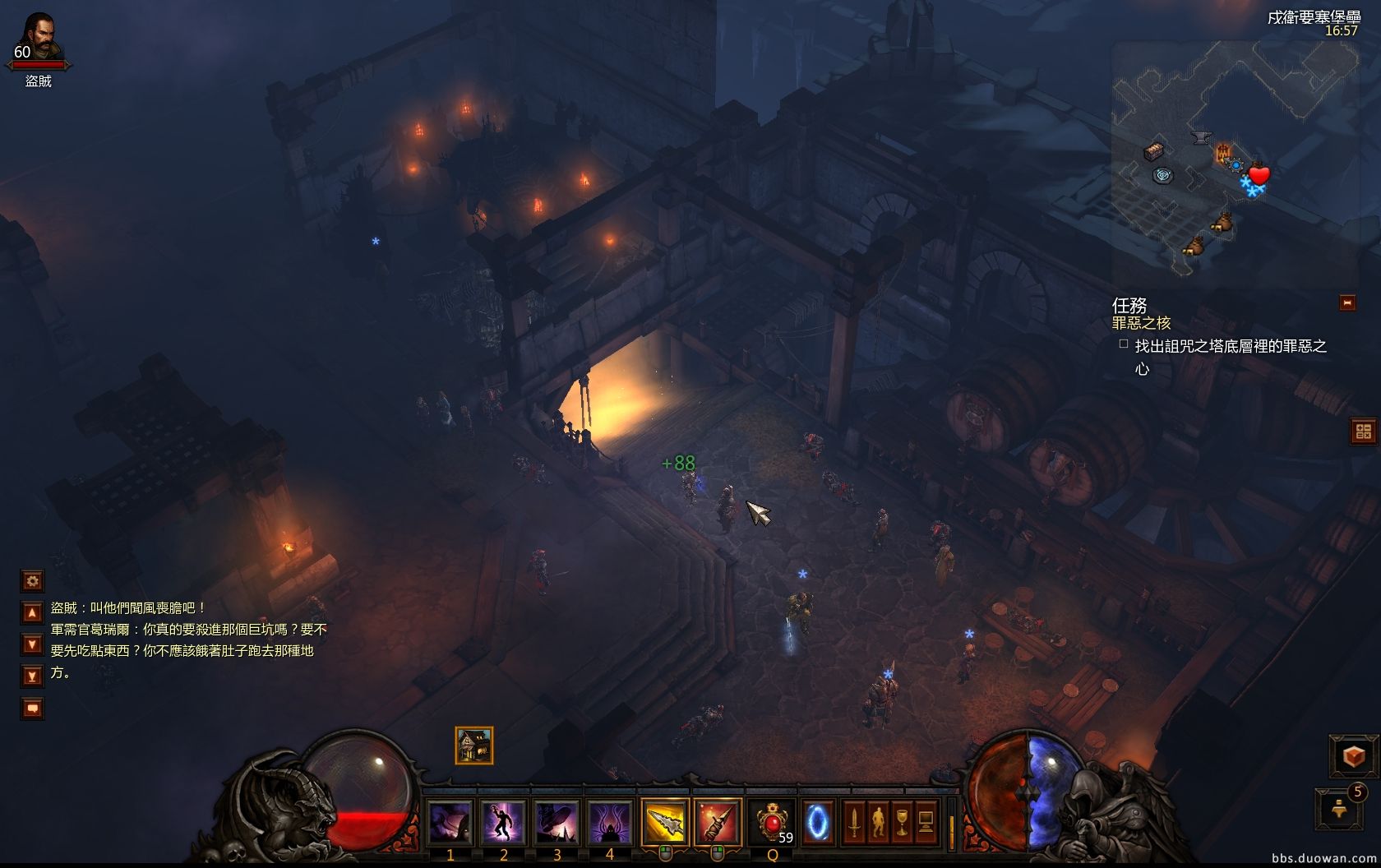
Task: Trigger the spike trap skill in slot 3
Action: coord(557,821)
